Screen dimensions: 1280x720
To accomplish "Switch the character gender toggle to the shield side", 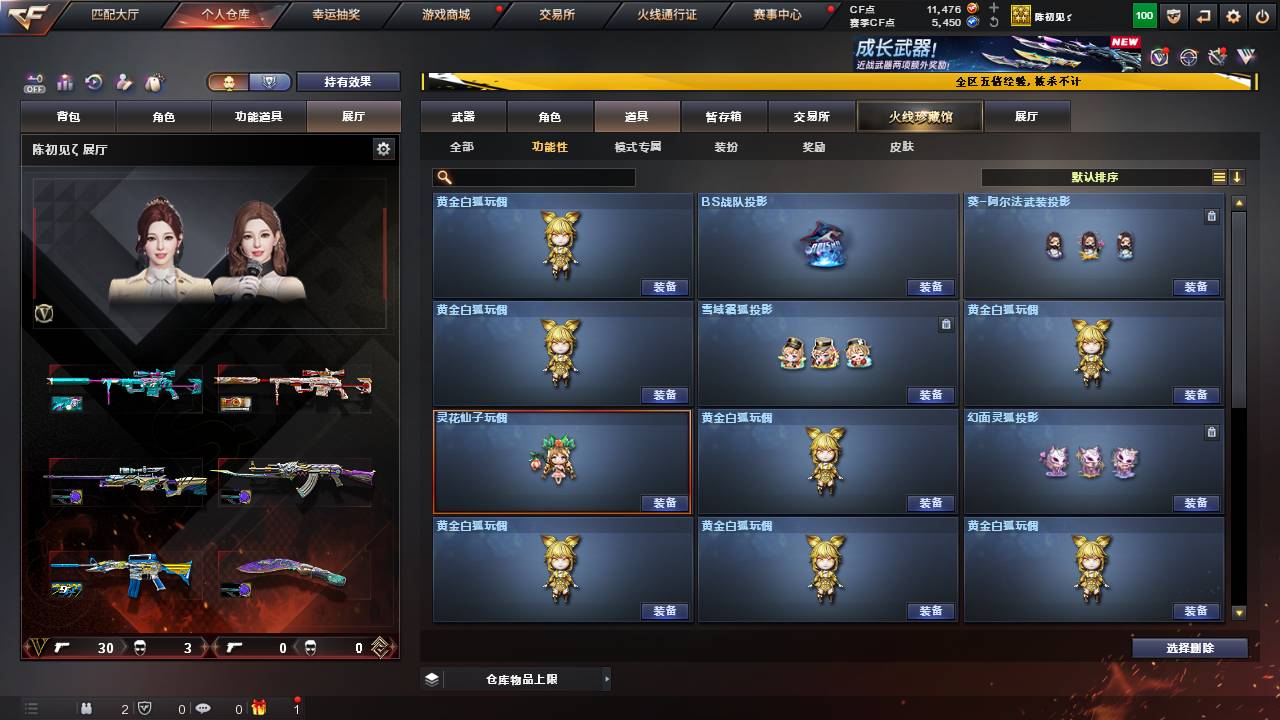I will (271, 82).
